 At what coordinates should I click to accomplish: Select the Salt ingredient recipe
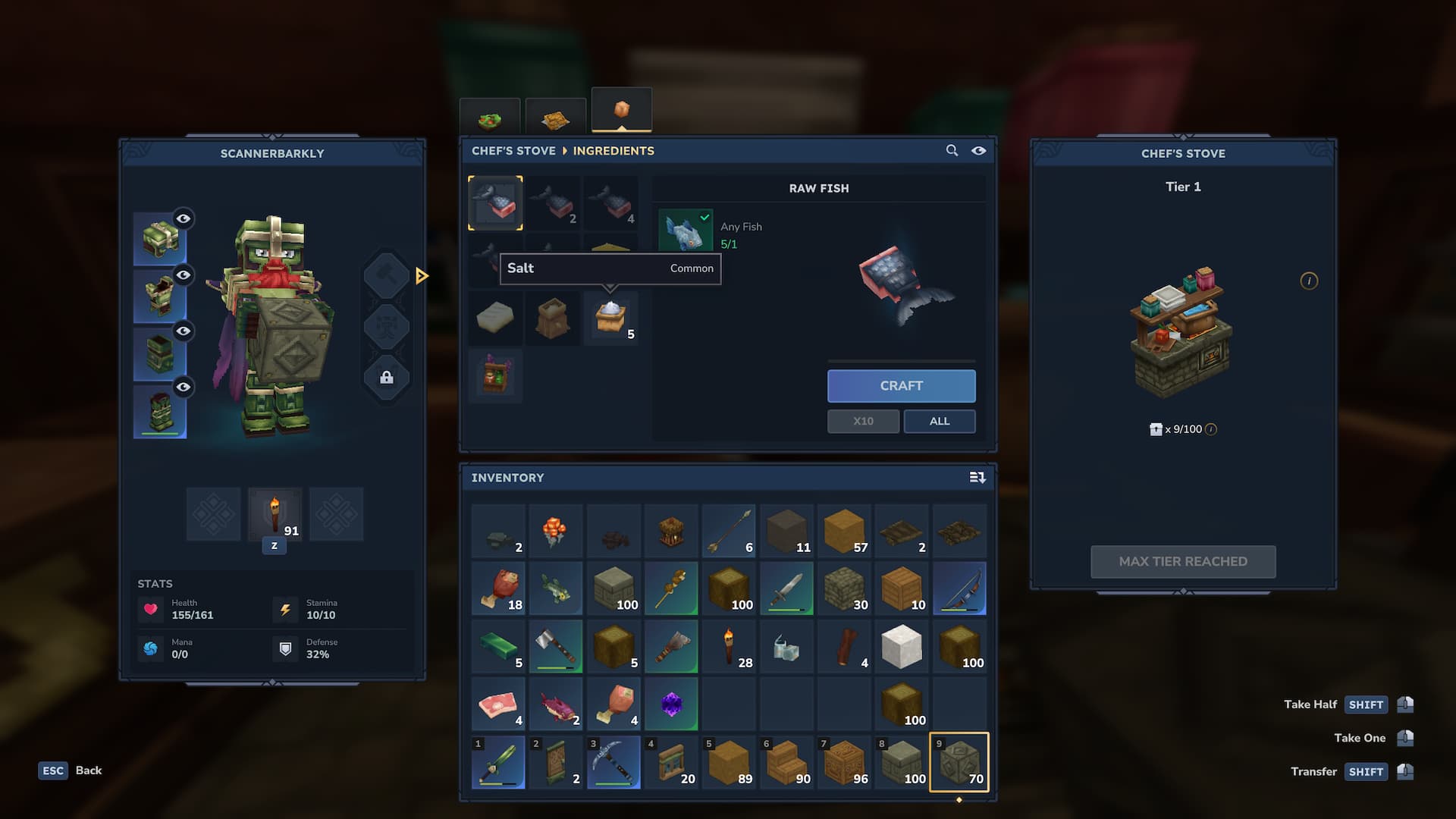pyautogui.click(x=610, y=318)
